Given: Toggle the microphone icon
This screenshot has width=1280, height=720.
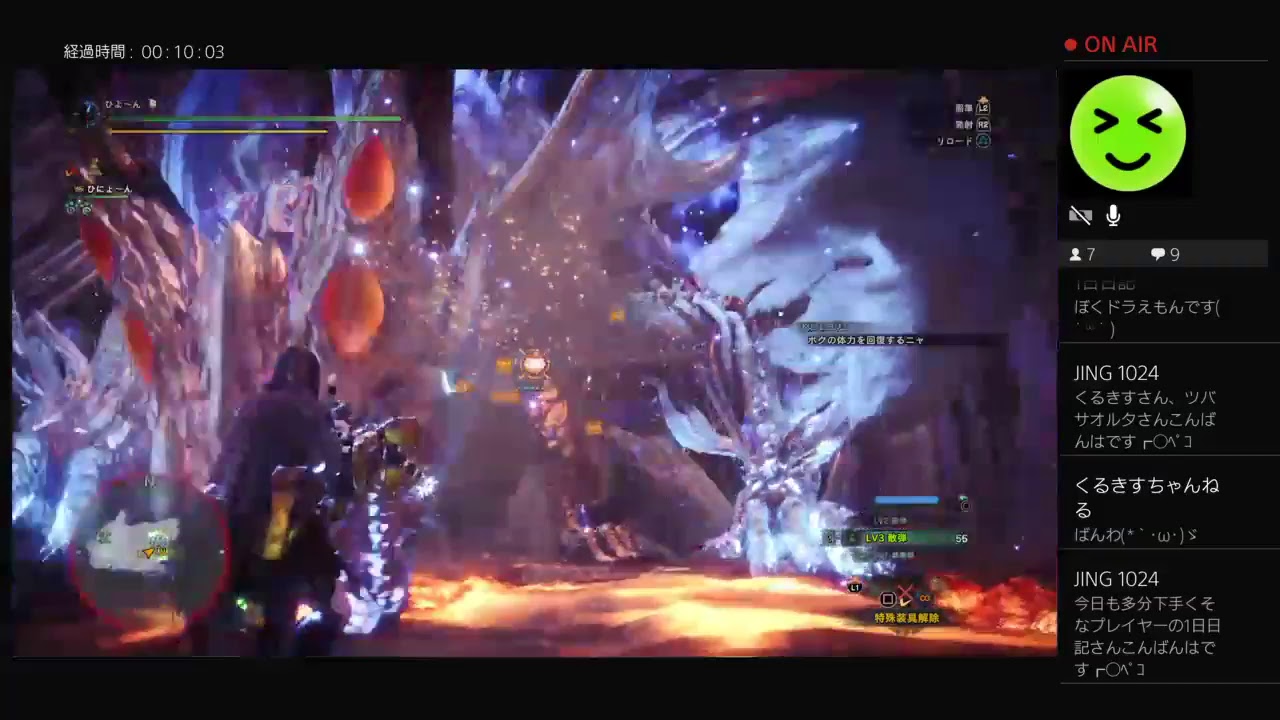Looking at the screenshot, I should (x=1113, y=215).
